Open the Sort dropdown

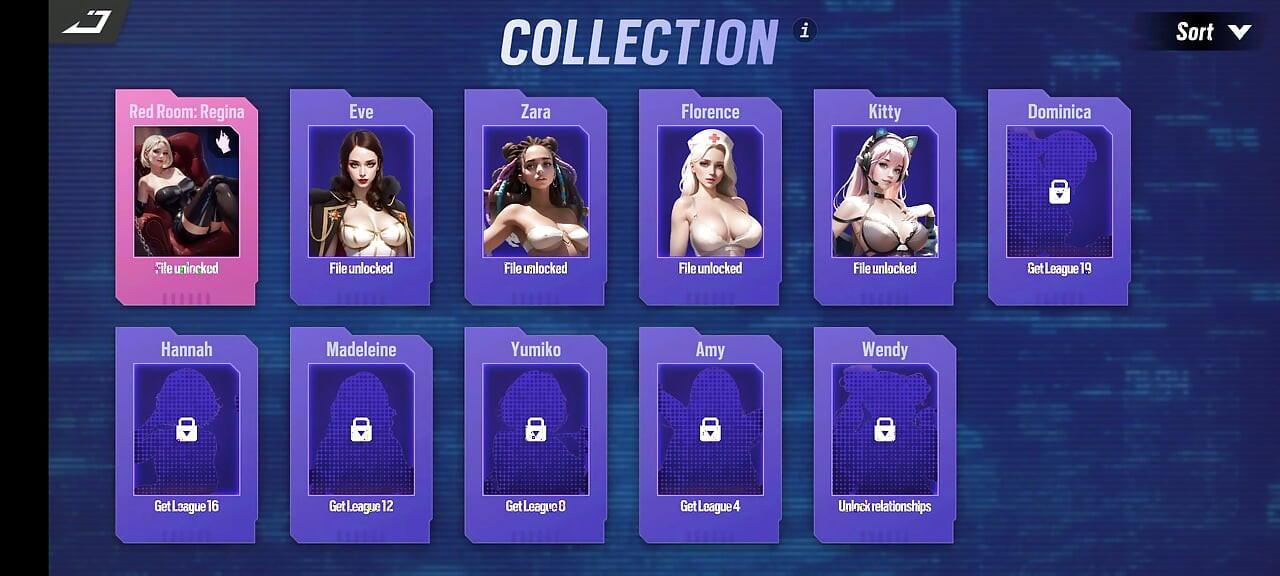tap(1212, 32)
